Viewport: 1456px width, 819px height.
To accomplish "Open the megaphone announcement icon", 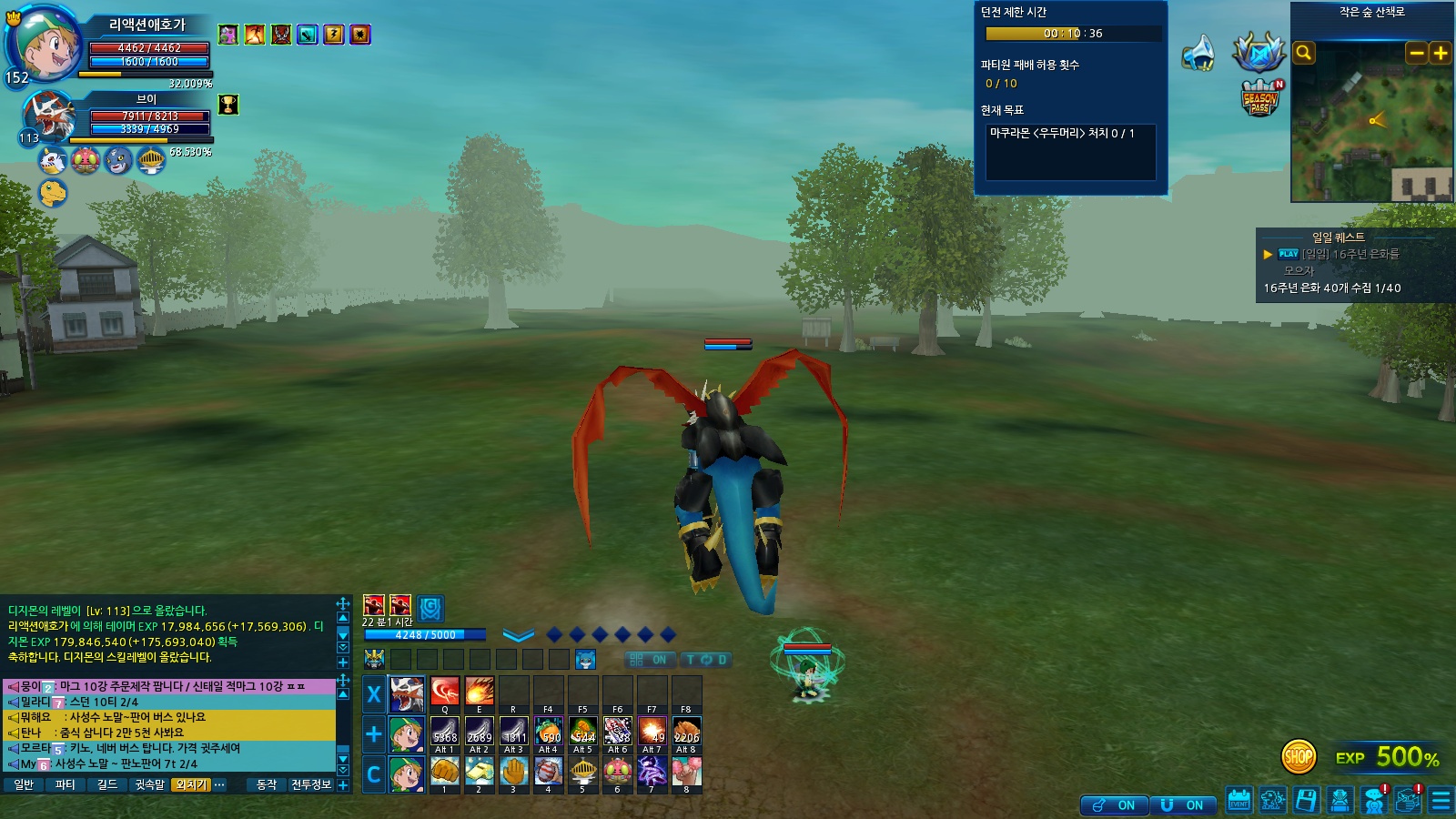I will pos(1198,54).
